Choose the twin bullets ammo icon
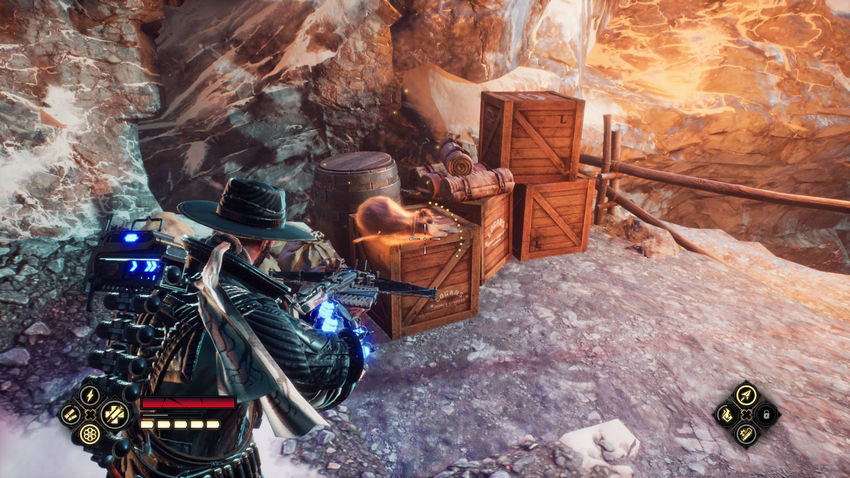850x478 pixels. 70,414
